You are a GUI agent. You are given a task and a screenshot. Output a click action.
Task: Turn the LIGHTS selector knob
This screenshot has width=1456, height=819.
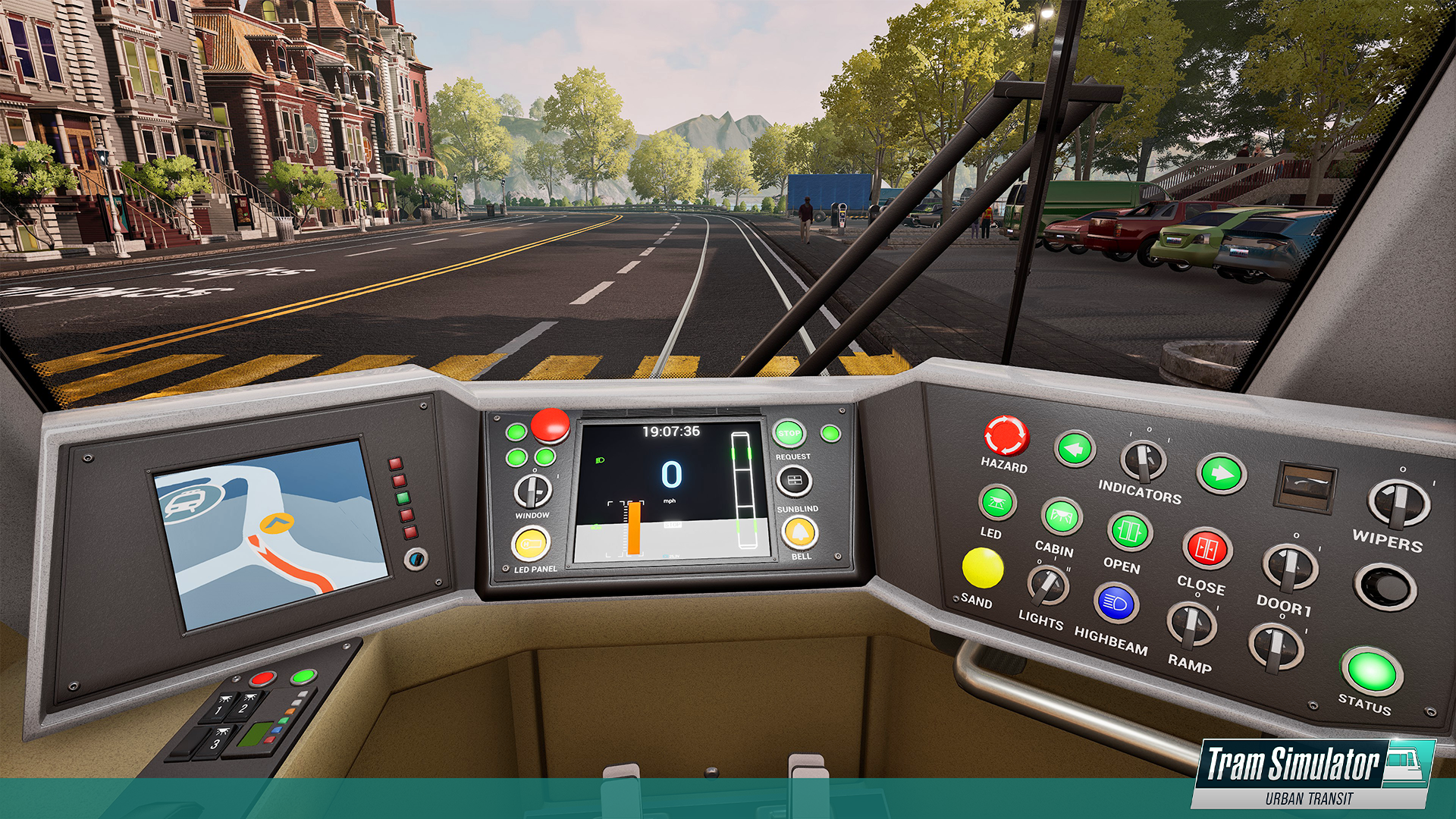coord(1046,582)
